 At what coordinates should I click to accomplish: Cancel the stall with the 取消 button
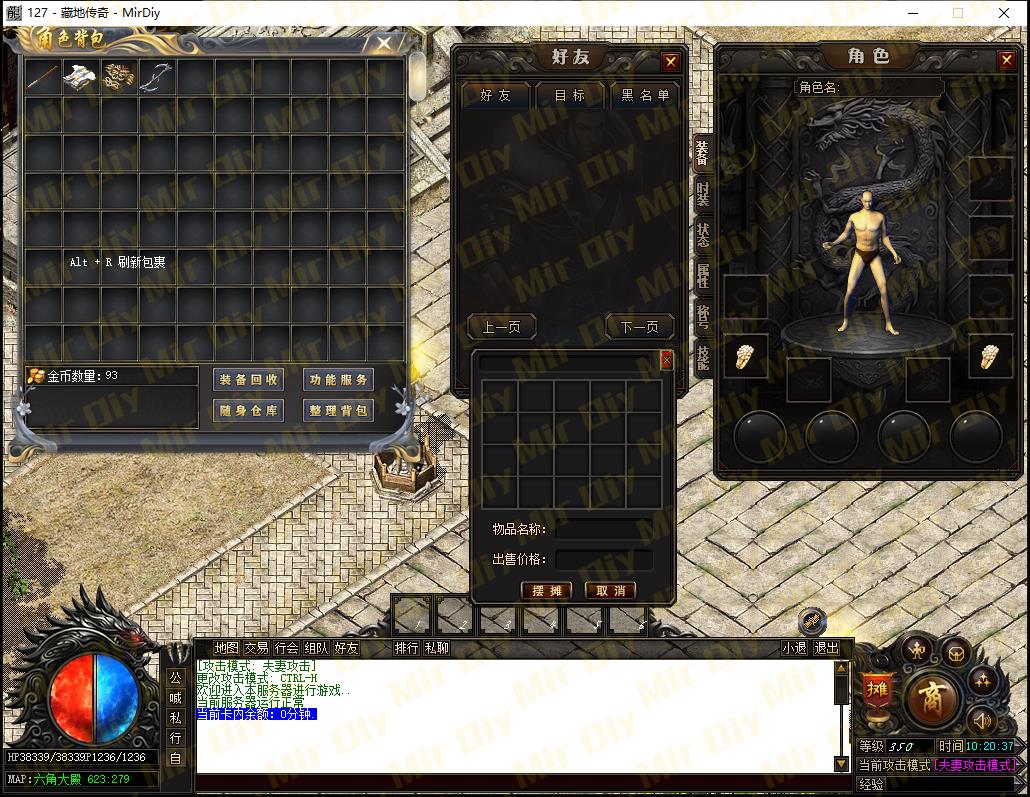[610, 591]
